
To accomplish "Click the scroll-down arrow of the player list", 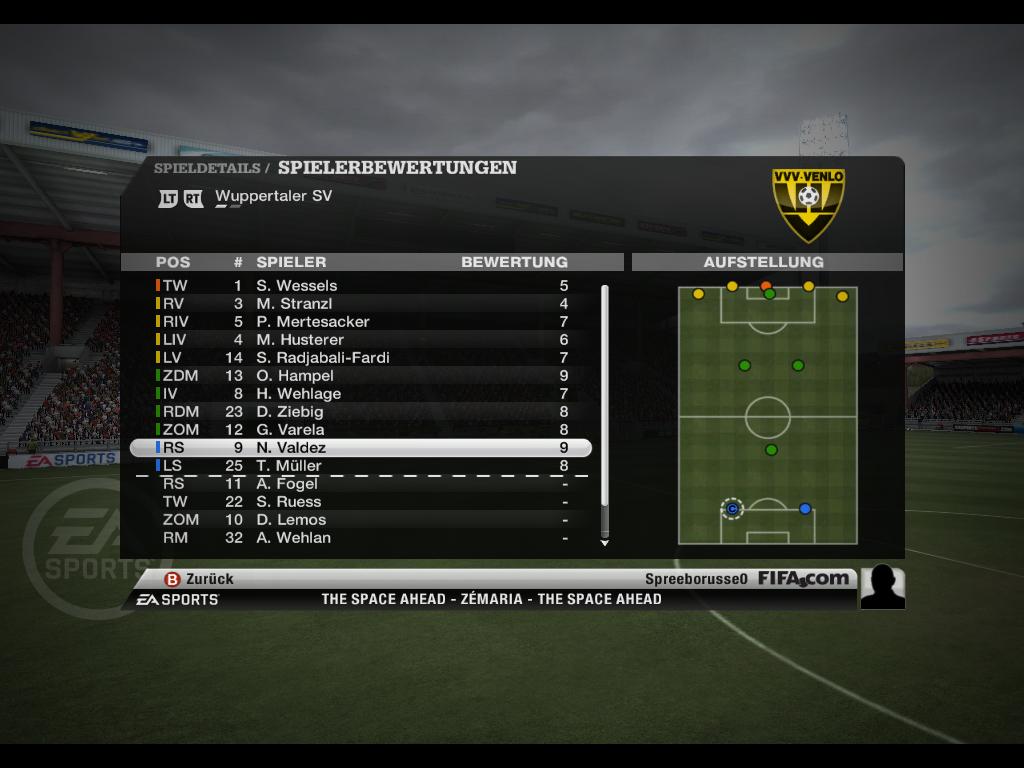I will pos(604,543).
